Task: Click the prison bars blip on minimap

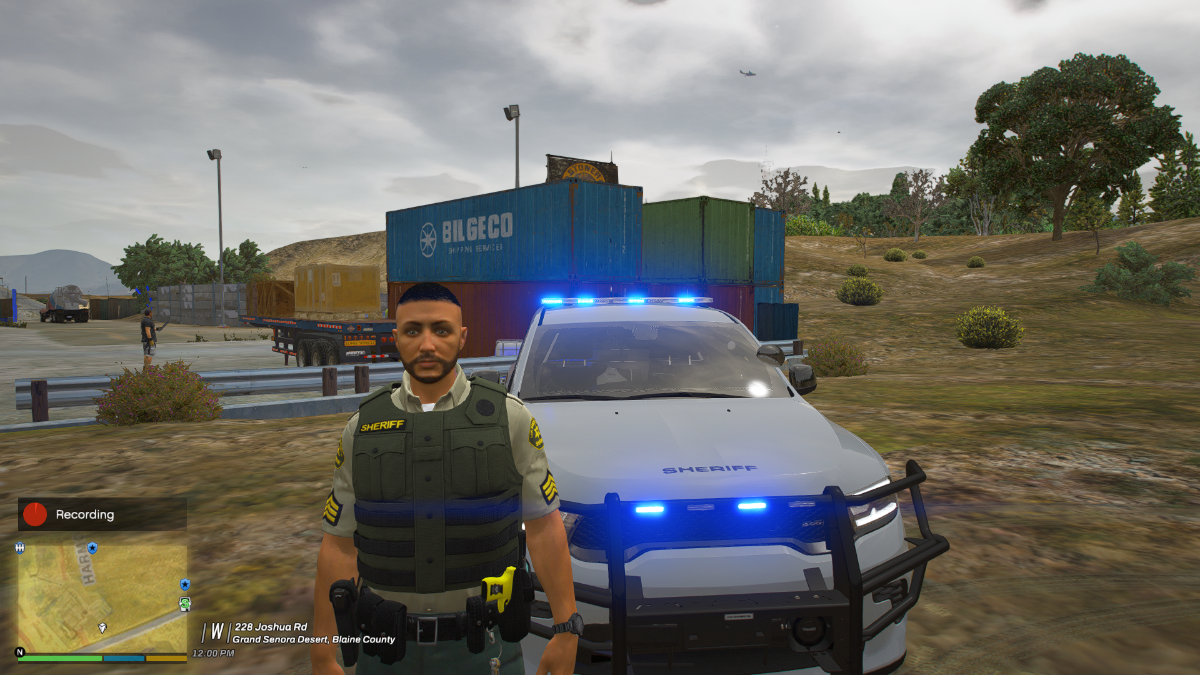Action: [x=20, y=548]
